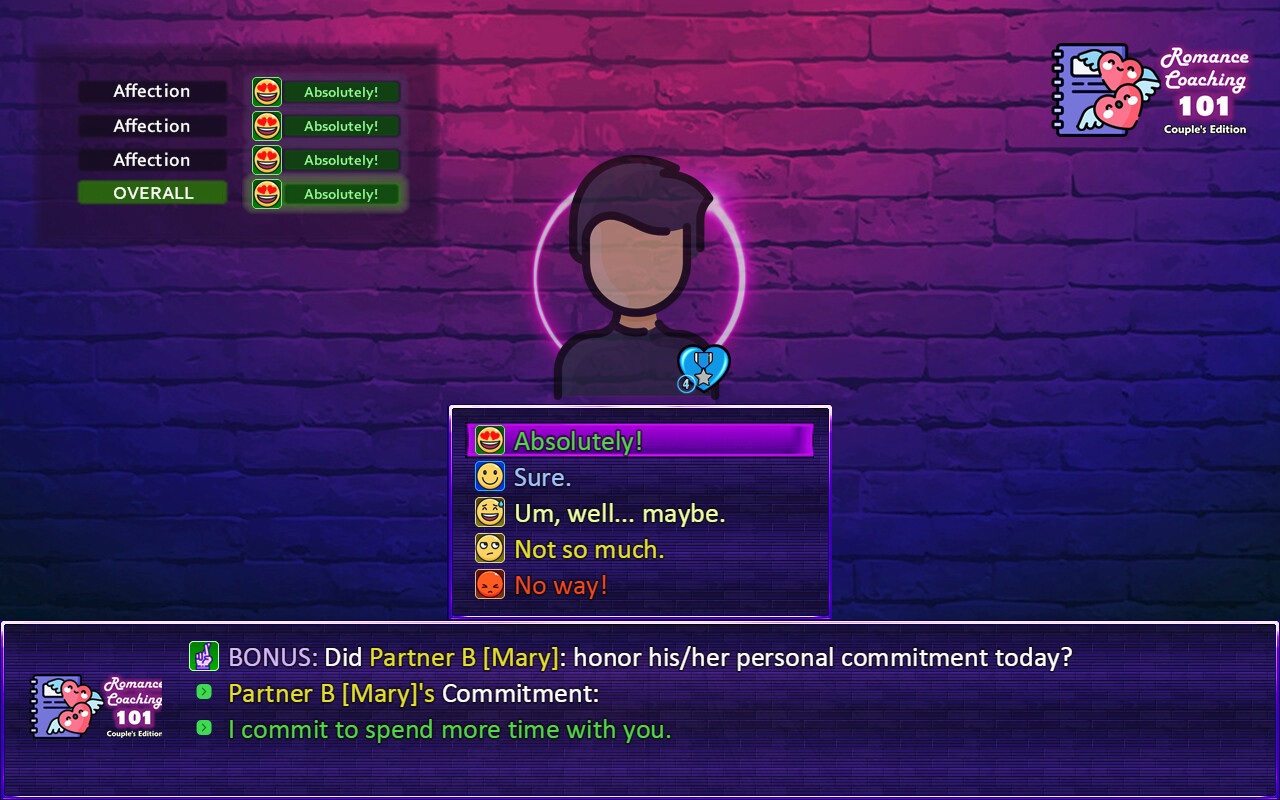Select the Sure response
This screenshot has height=800, width=1280.
coord(545,476)
